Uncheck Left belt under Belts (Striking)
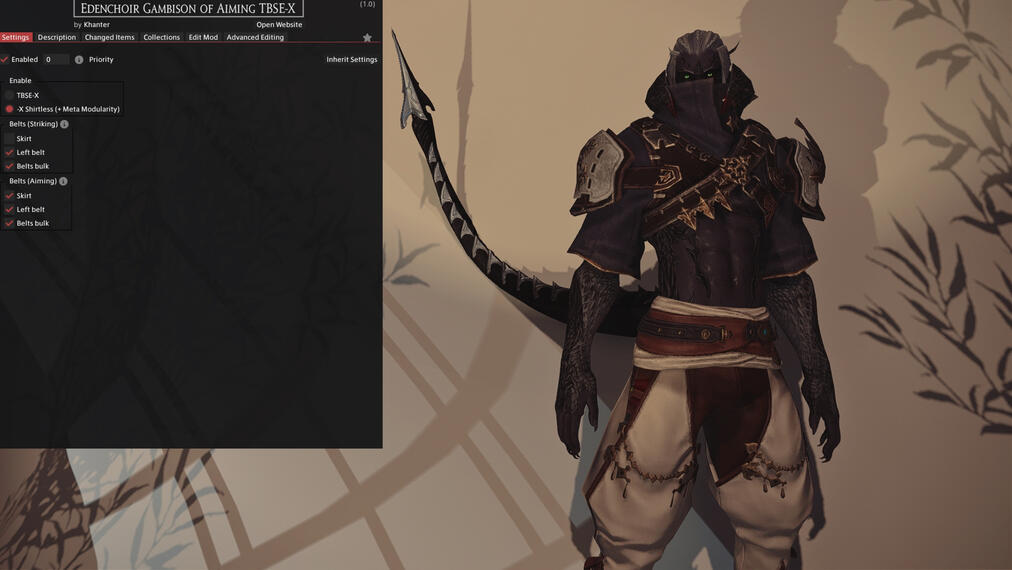1012x570 pixels. pos(10,153)
